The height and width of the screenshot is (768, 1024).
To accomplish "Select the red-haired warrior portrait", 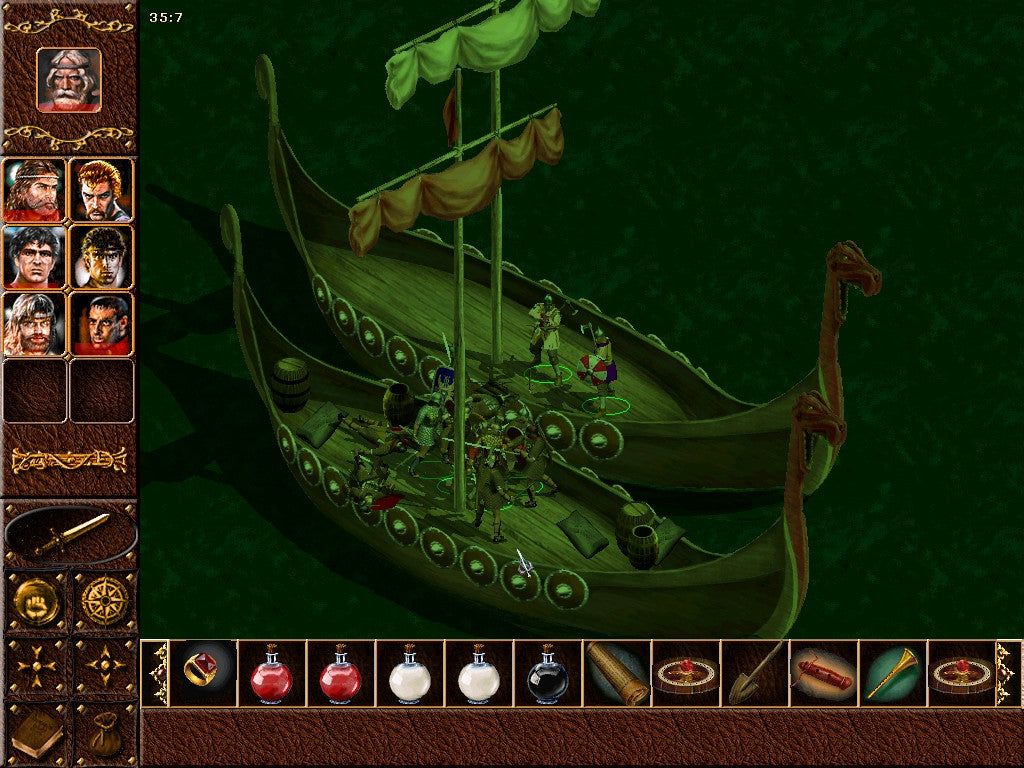I will coord(102,190).
